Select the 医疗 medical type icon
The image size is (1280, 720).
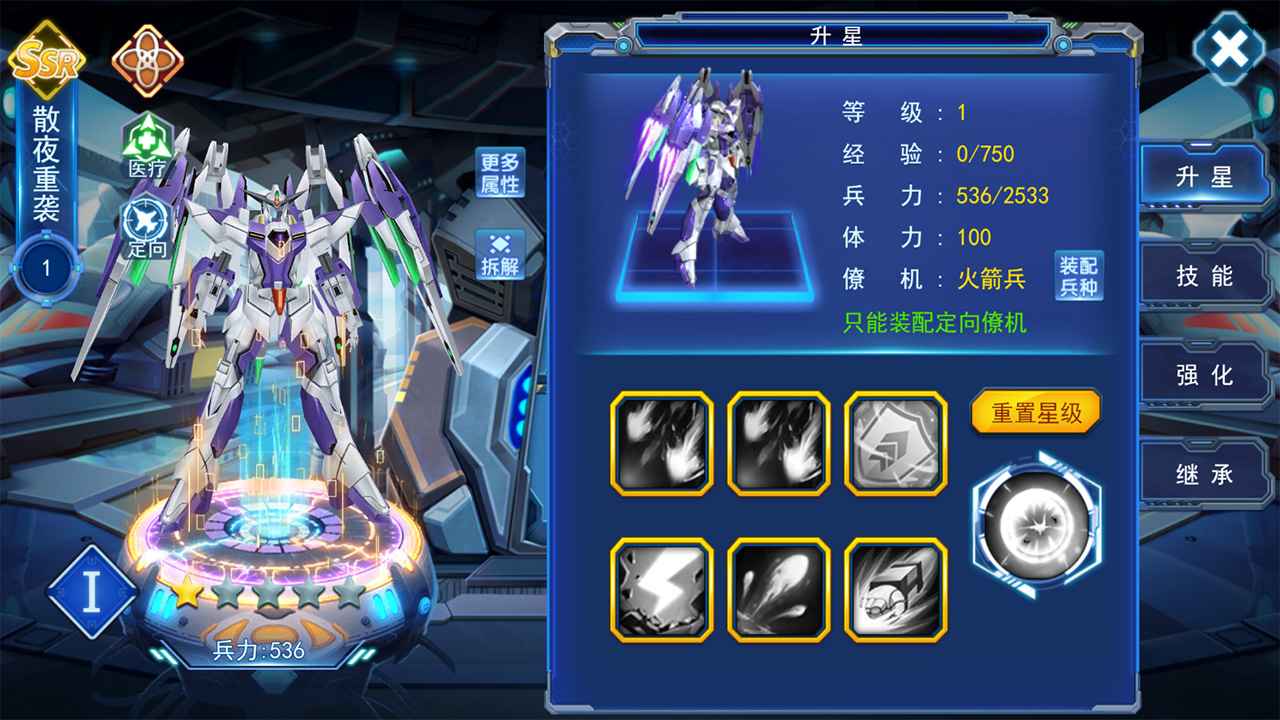[x=147, y=147]
